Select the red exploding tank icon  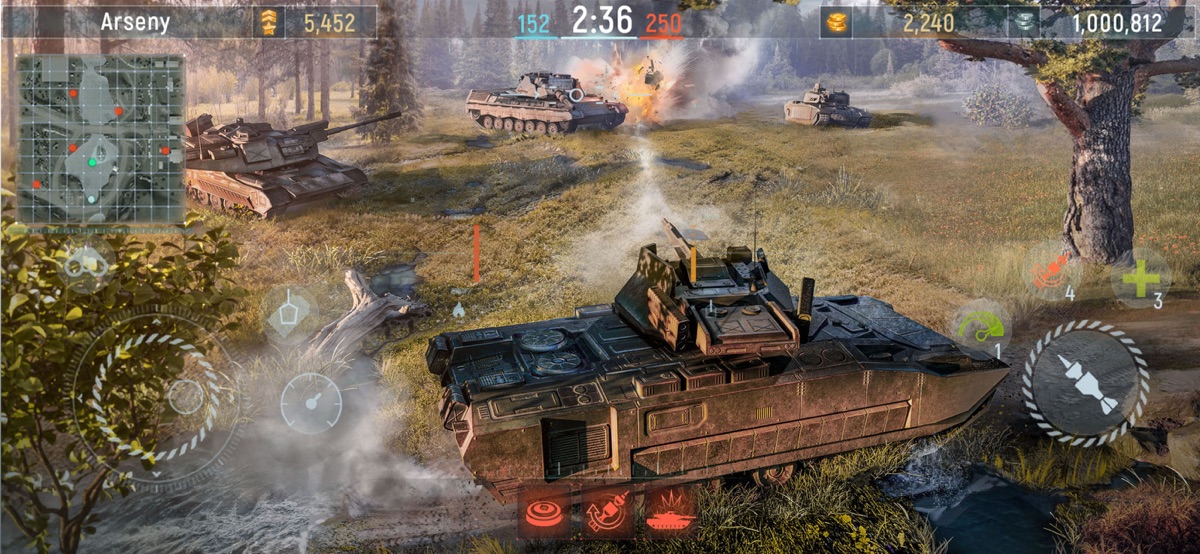pos(670,513)
